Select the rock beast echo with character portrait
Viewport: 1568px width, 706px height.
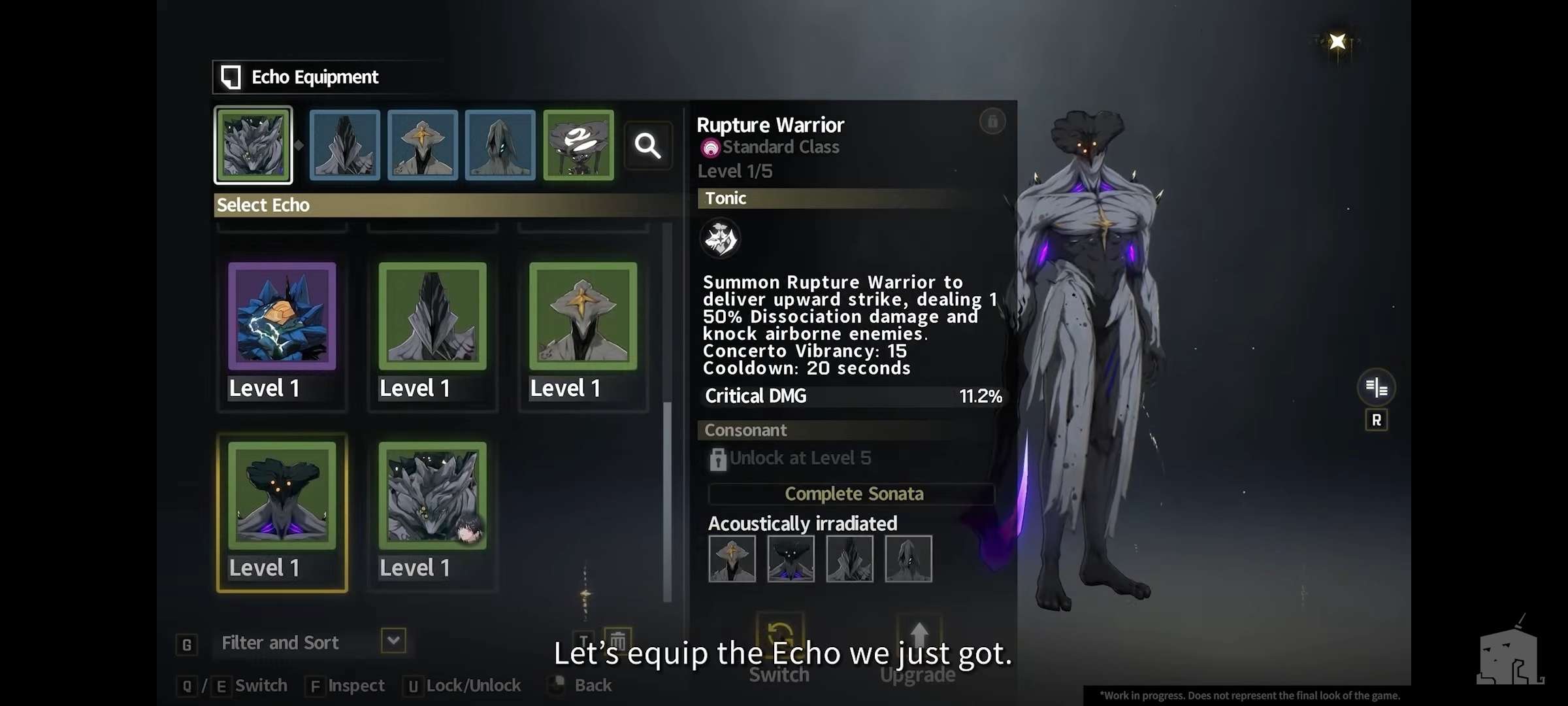[x=433, y=496]
